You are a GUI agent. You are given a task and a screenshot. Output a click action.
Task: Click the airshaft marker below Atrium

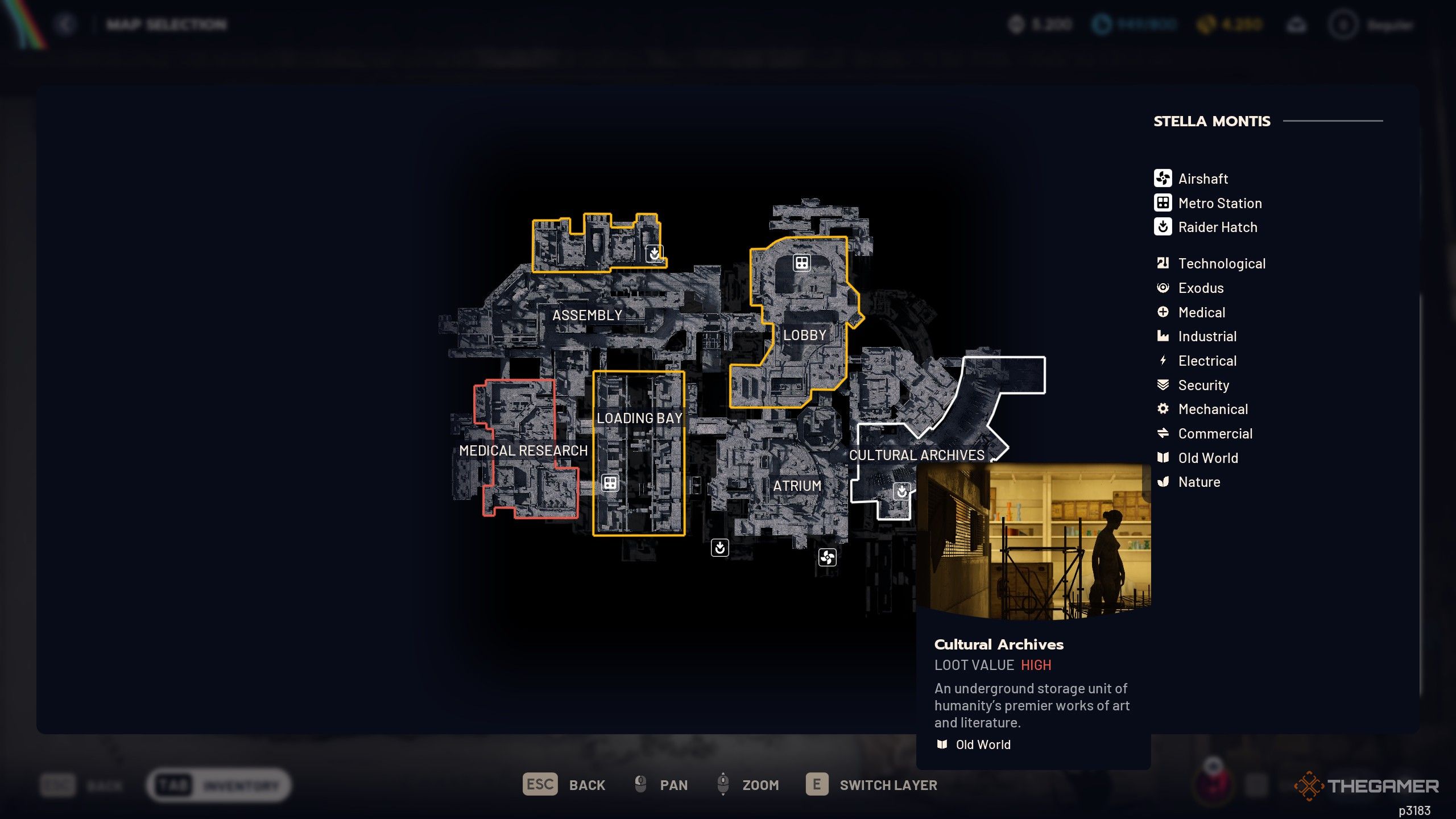(826, 557)
